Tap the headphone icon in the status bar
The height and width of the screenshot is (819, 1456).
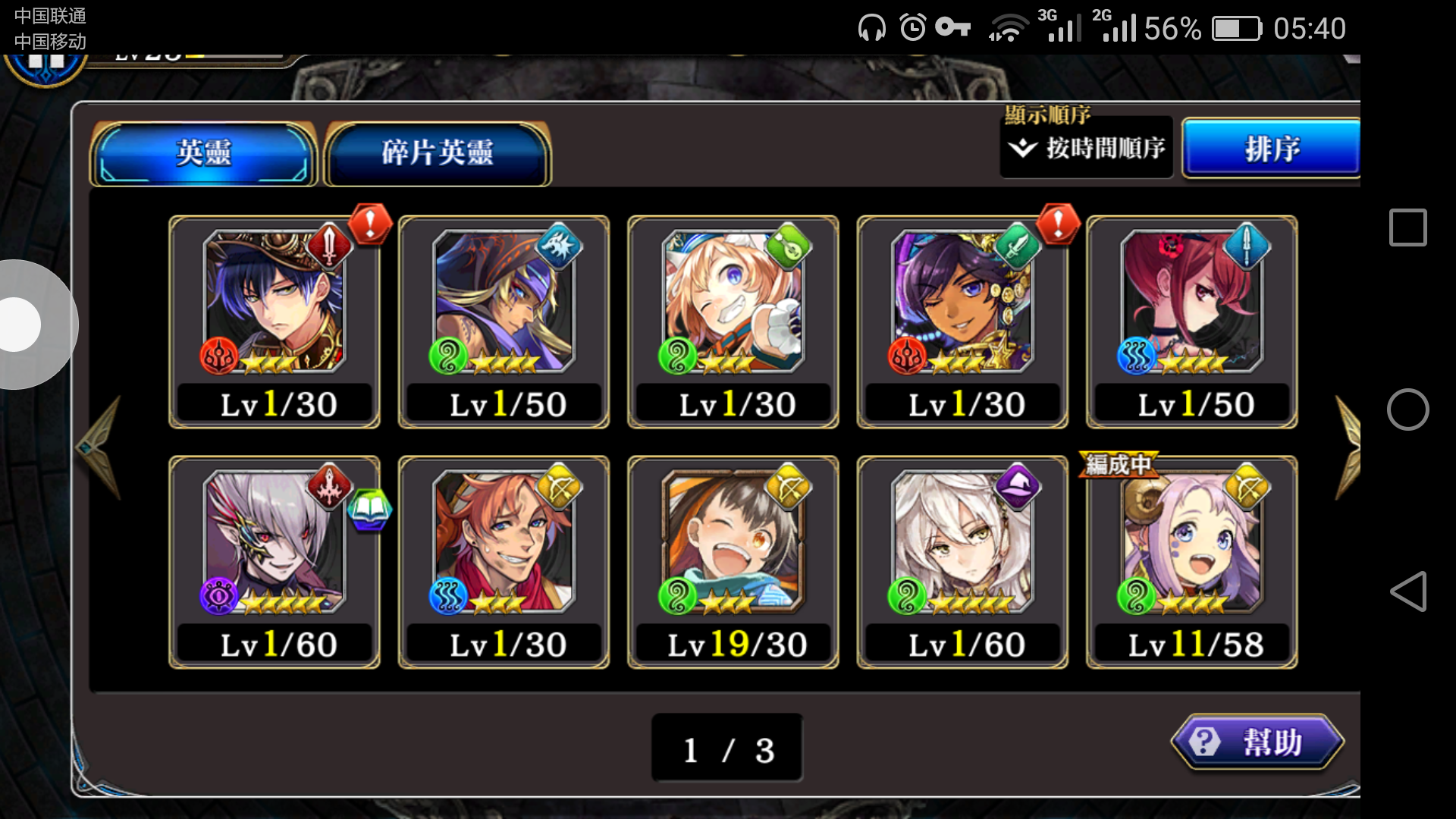tap(871, 27)
